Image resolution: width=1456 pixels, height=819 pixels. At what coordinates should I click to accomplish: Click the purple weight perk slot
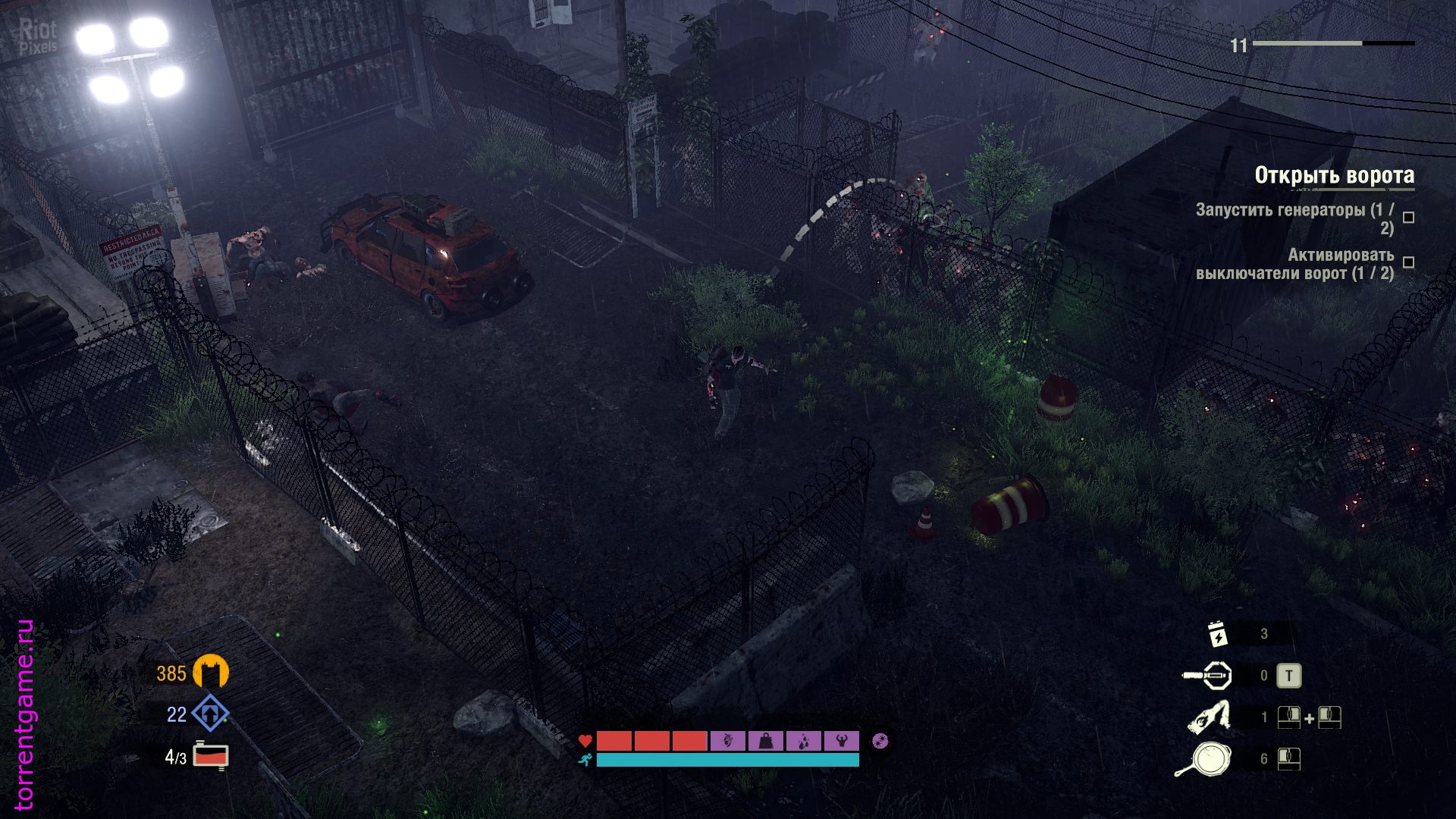766,740
